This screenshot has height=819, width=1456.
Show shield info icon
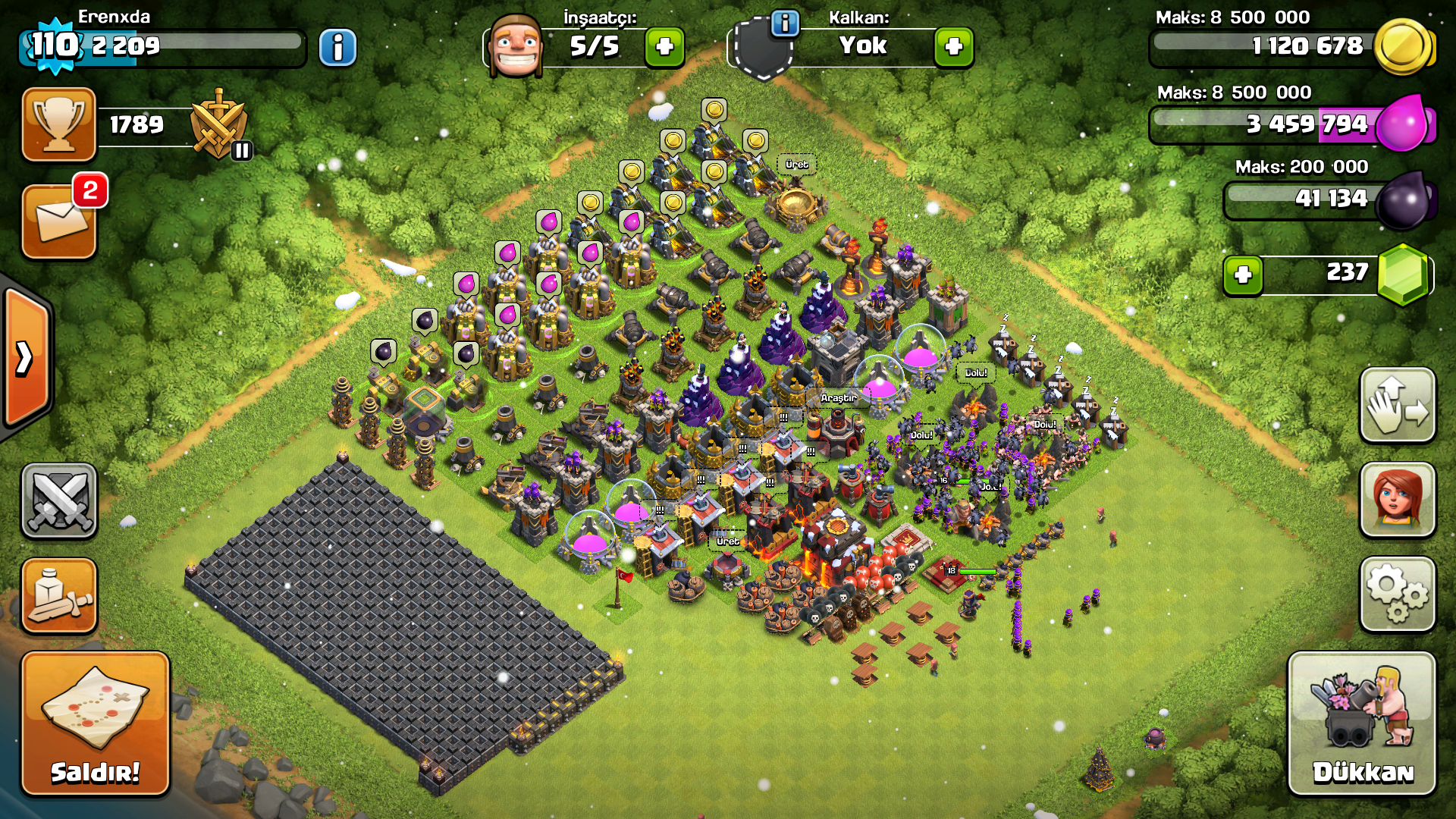pos(785,24)
